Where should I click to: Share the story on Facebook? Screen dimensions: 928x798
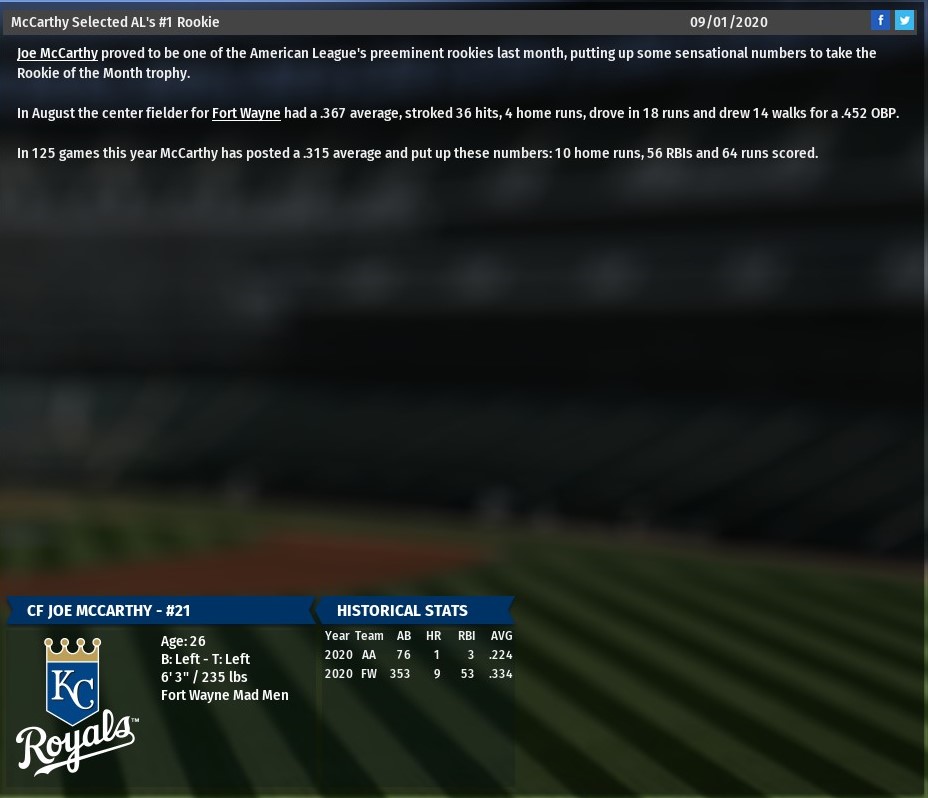click(880, 21)
